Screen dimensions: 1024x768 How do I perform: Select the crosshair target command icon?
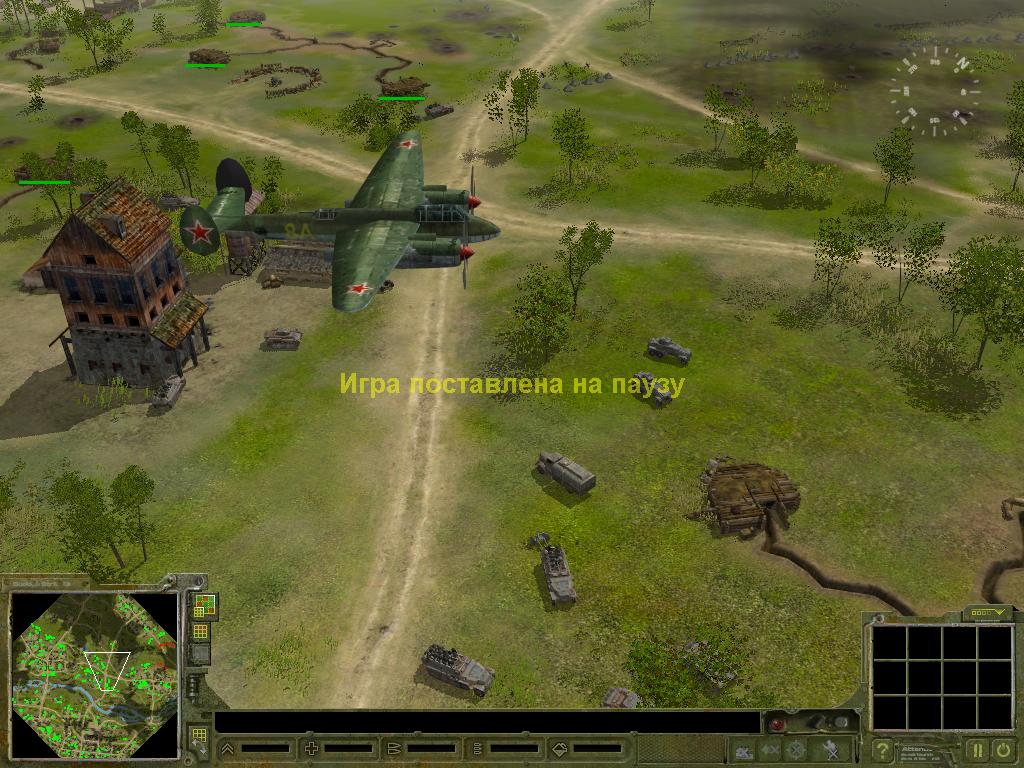[x=796, y=749]
